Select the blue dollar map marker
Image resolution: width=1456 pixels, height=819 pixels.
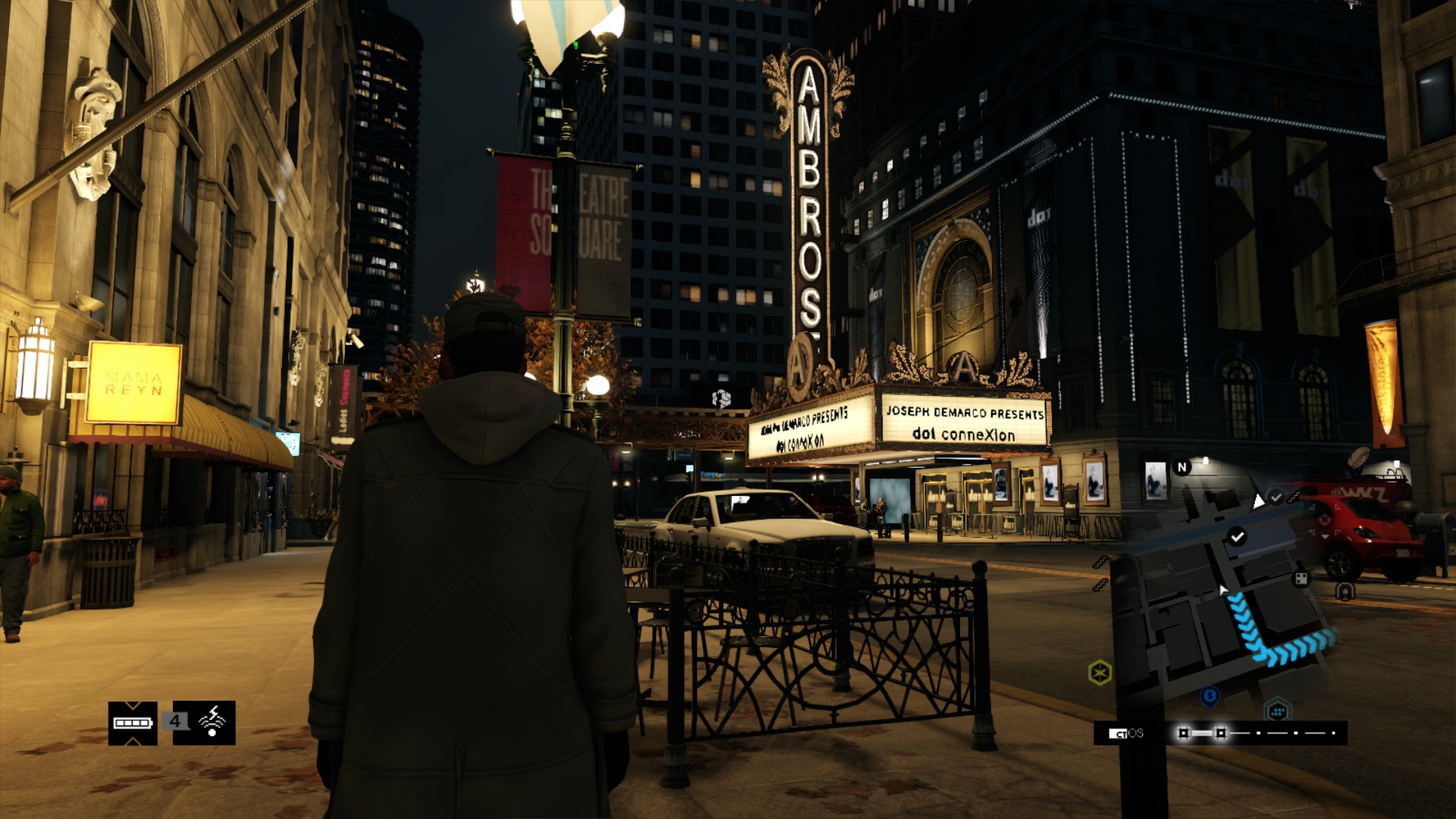pyautogui.click(x=1210, y=695)
